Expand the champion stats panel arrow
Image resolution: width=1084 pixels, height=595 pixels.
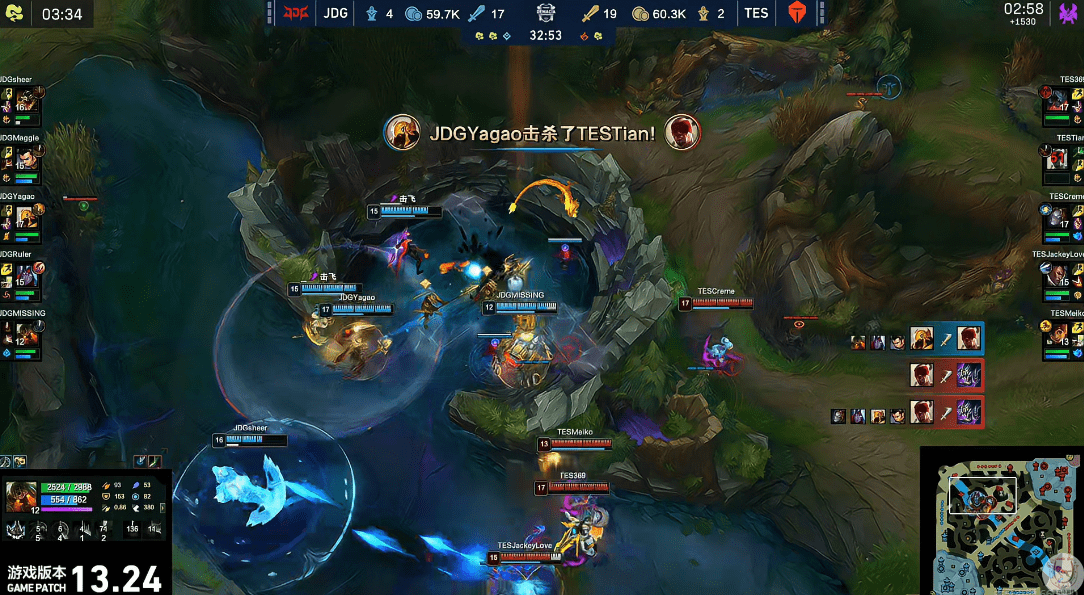click(x=164, y=509)
